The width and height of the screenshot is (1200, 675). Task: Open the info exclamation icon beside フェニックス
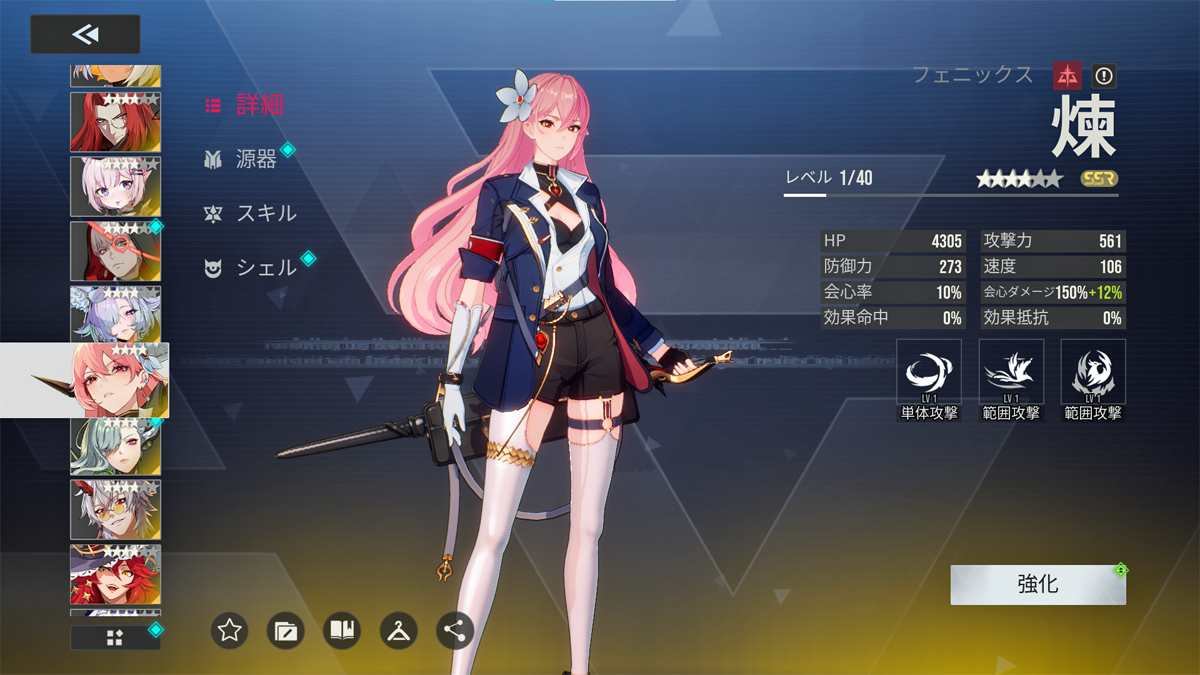pyautogui.click(x=1103, y=75)
